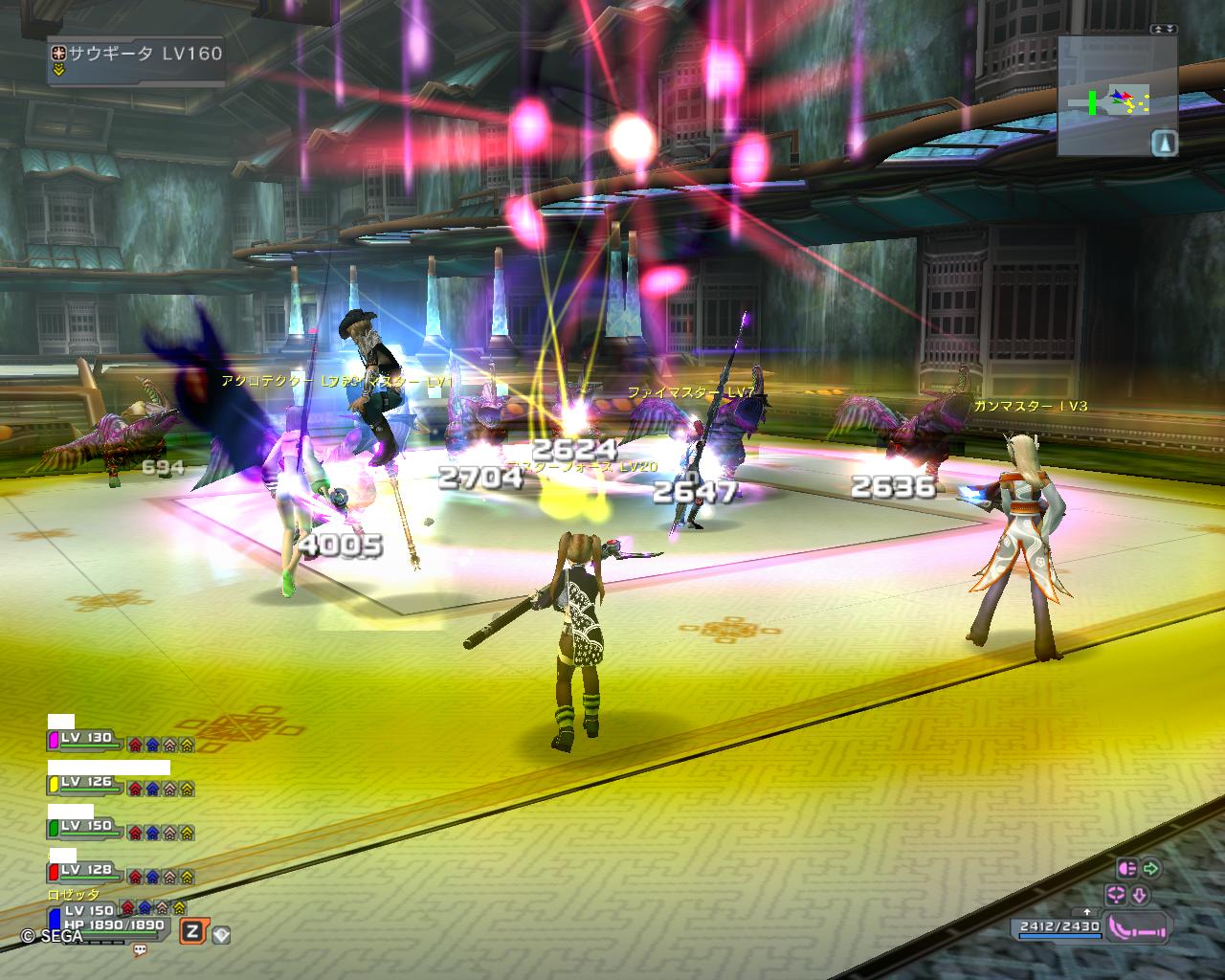Select the pink ring-shaped palette icon
The height and width of the screenshot is (980, 1225).
[x=1115, y=896]
